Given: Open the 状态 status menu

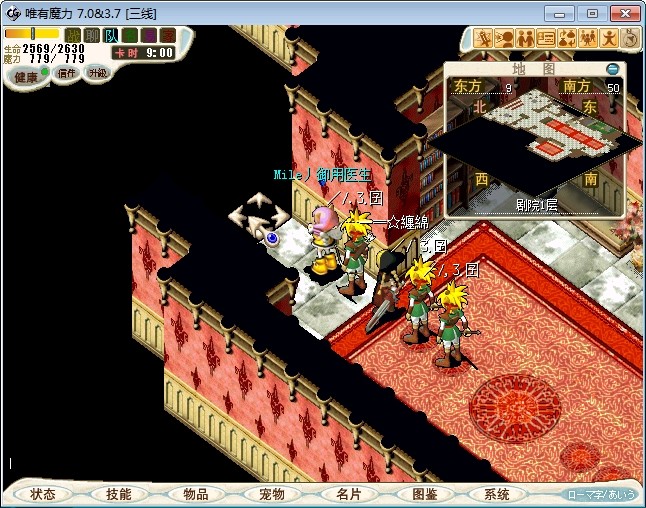Looking at the screenshot, I should tap(43, 494).
